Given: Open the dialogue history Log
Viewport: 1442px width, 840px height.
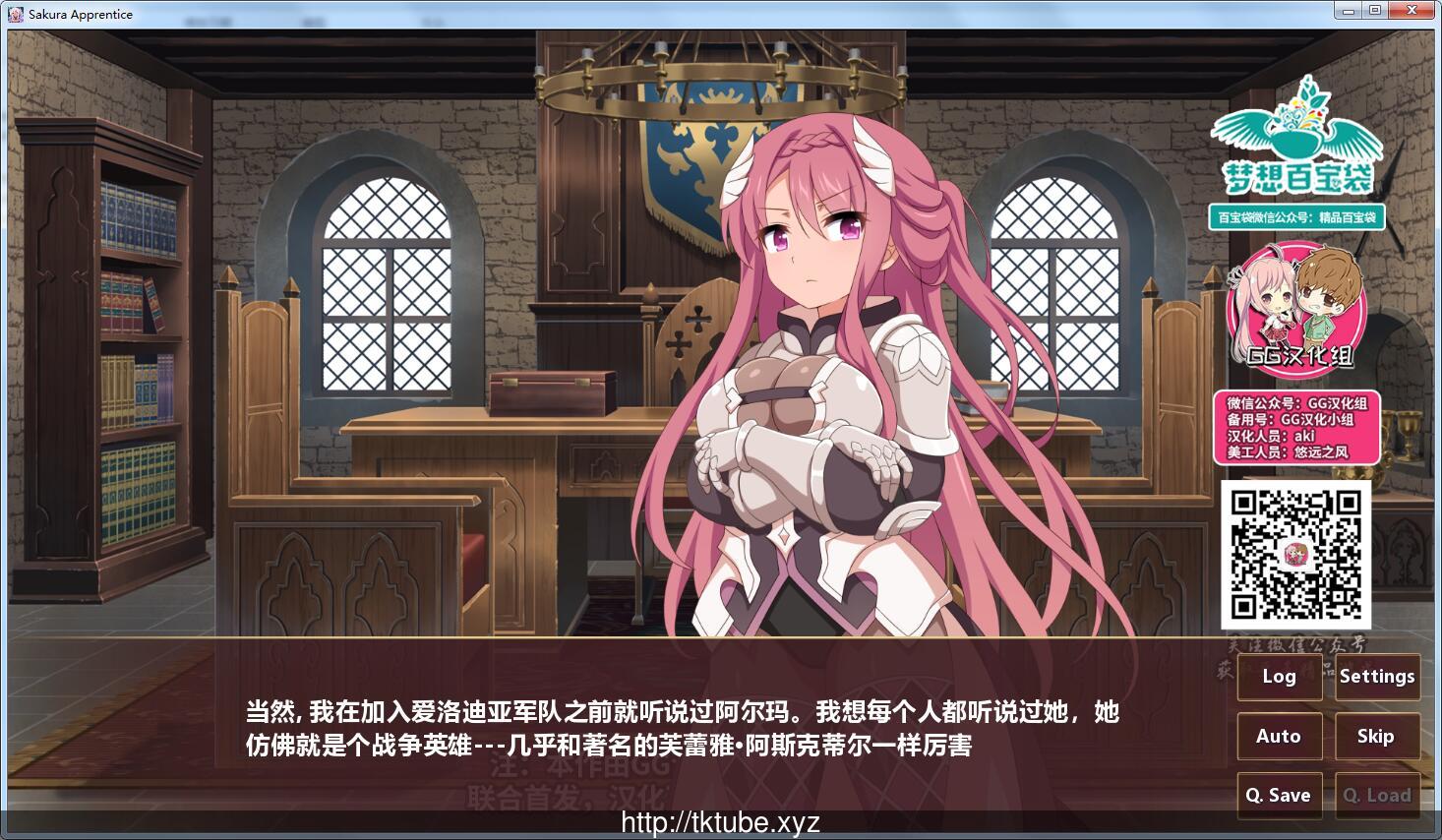Looking at the screenshot, I should (x=1279, y=677).
